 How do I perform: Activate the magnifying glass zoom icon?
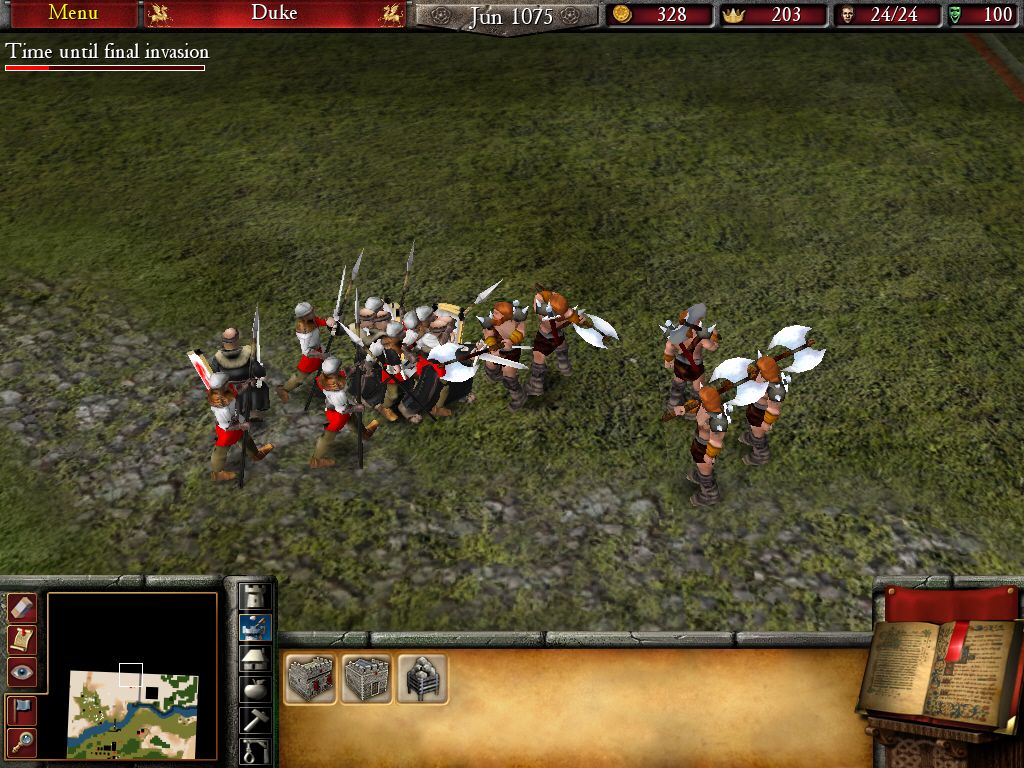22,741
